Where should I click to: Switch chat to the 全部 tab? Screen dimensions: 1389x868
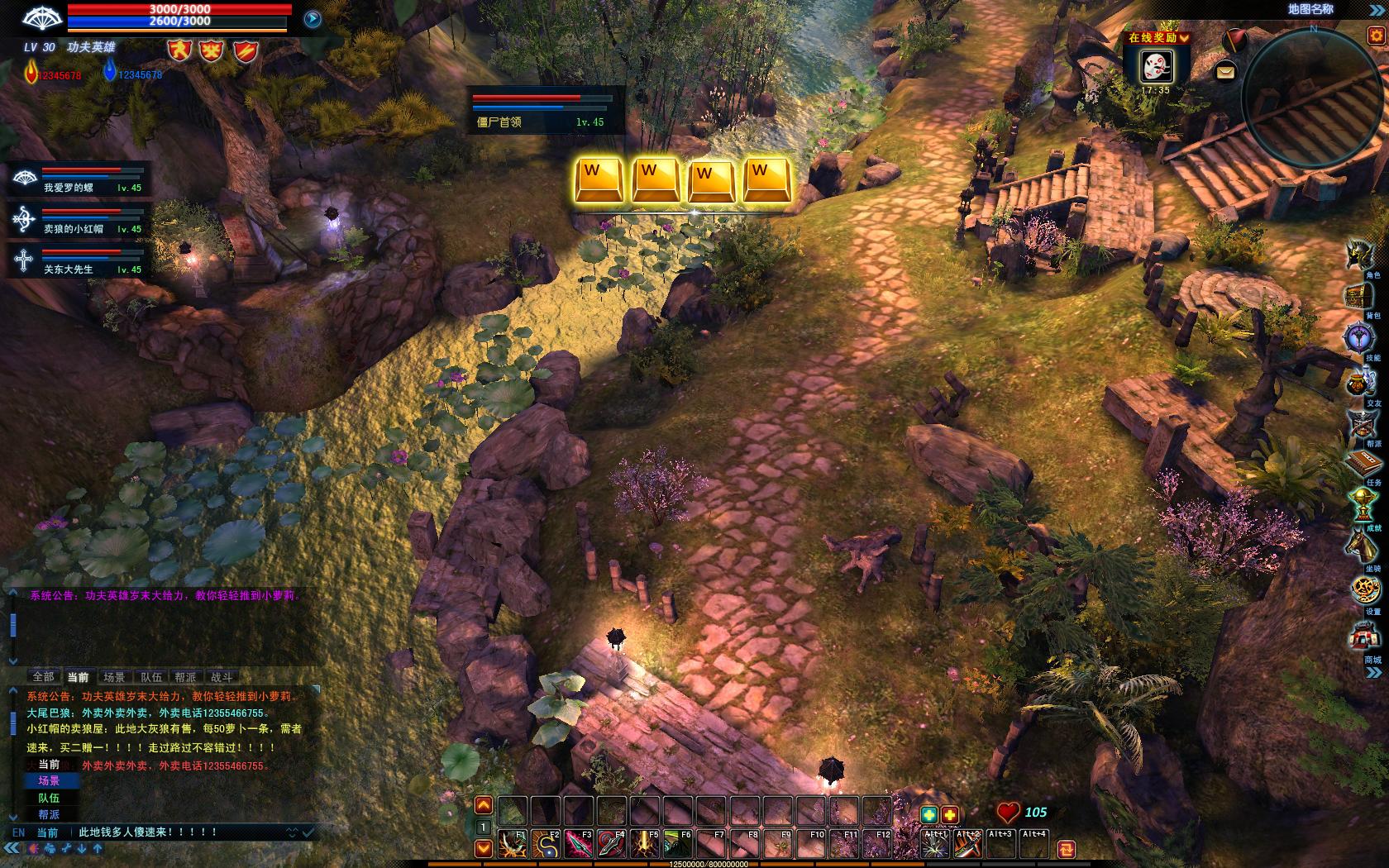click(43, 677)
